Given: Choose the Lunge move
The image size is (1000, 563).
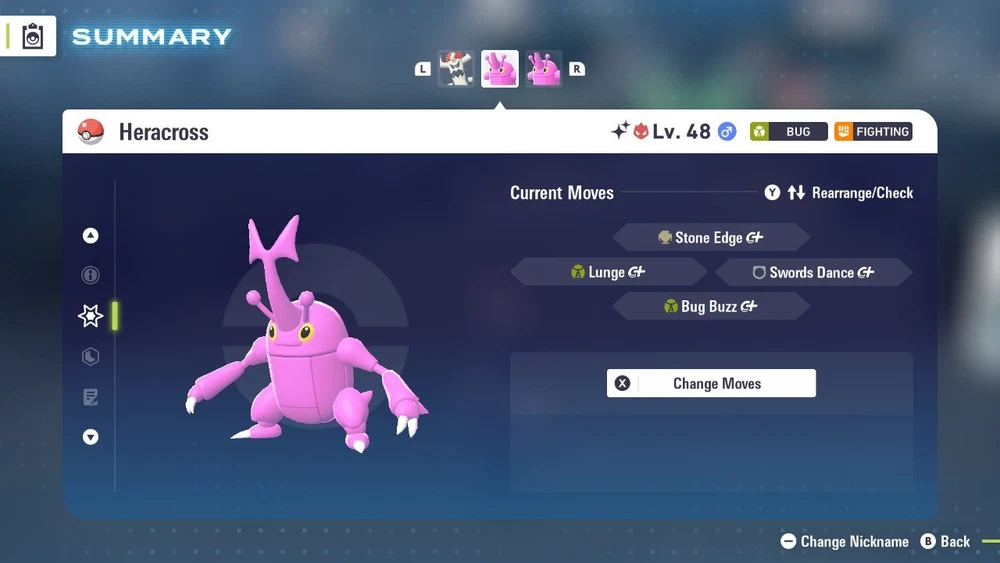Looking at the screenshot, I should tap(608, 272).
